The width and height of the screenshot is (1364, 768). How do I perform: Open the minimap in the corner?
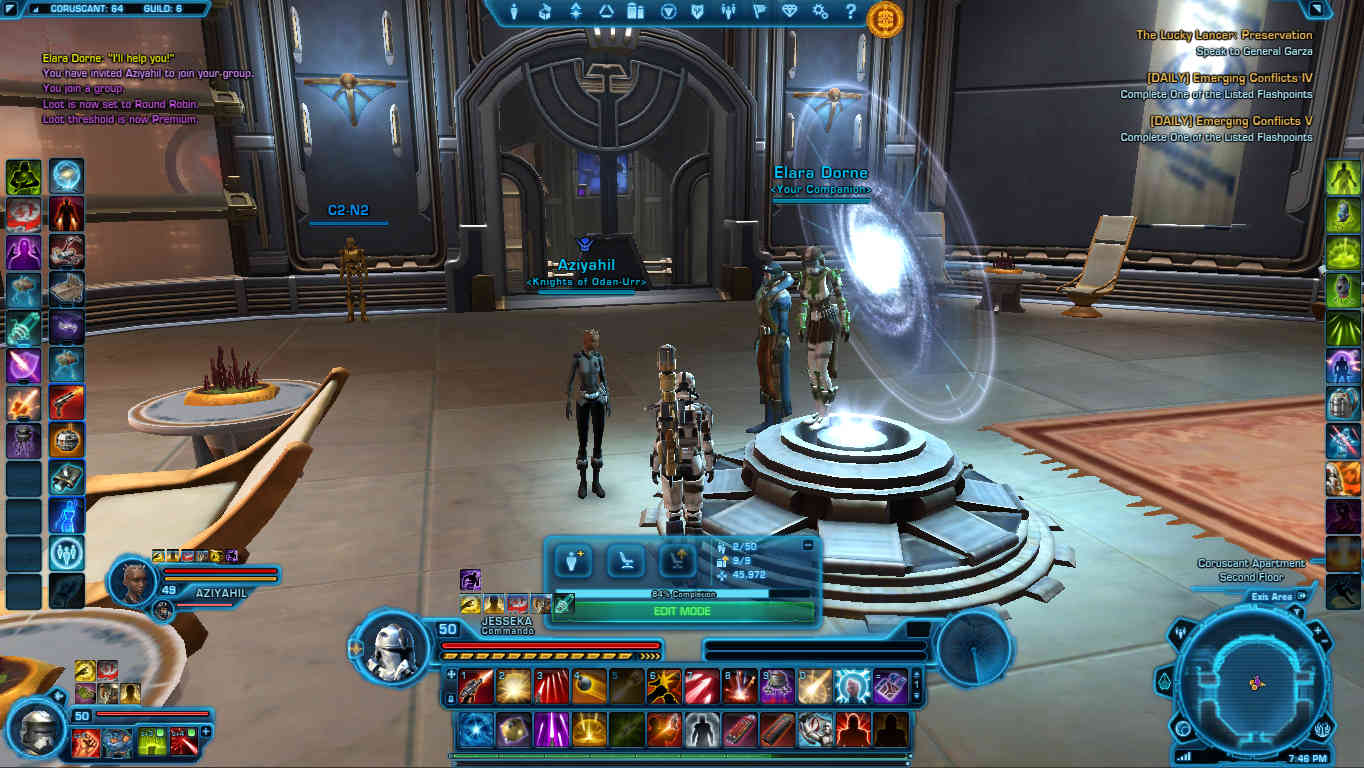(x=1253, y=682)
